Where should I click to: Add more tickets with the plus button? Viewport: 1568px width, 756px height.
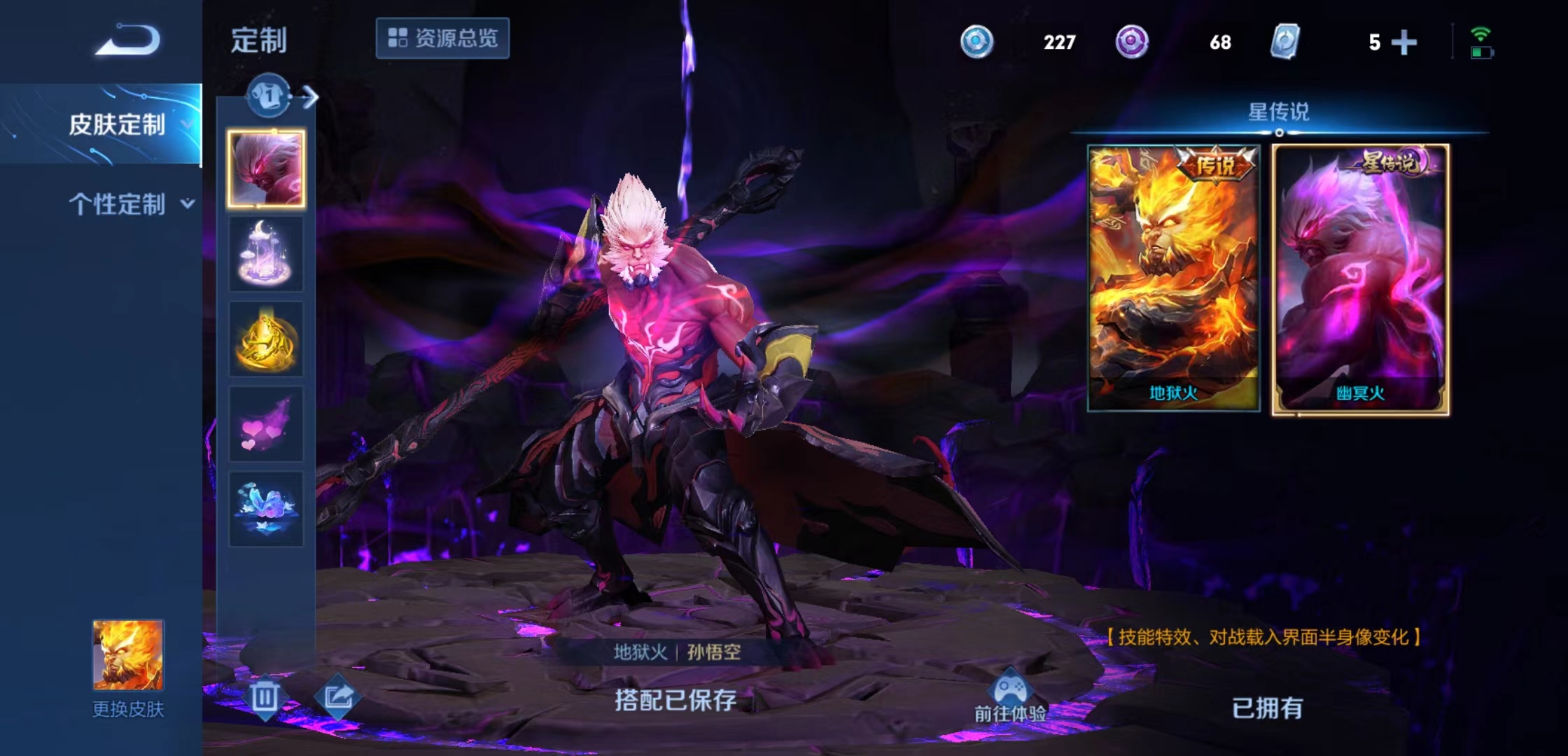pyautogui.click(x=1403, y=43)
